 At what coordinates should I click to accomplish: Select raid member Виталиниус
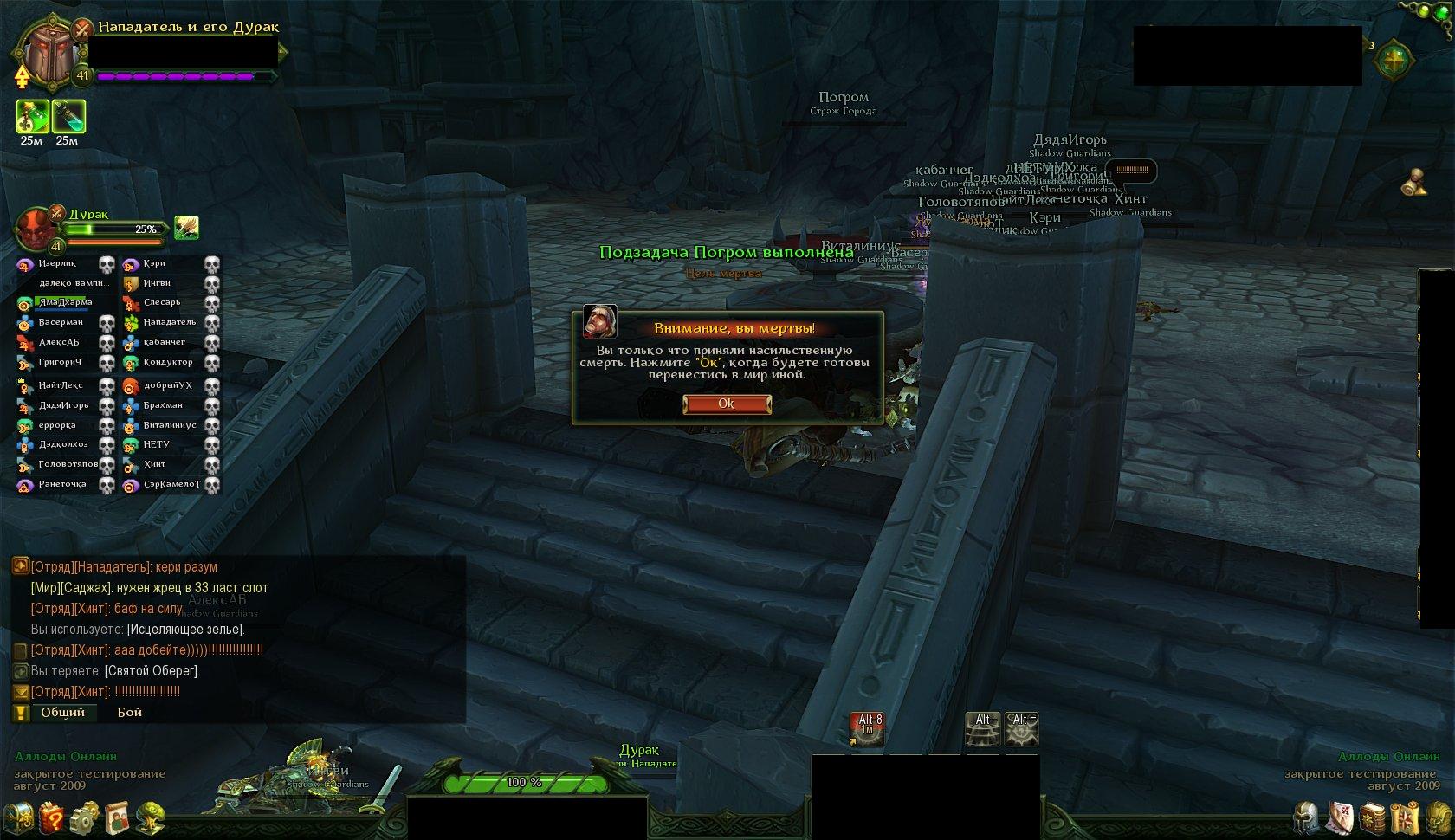tap(170, 425)
